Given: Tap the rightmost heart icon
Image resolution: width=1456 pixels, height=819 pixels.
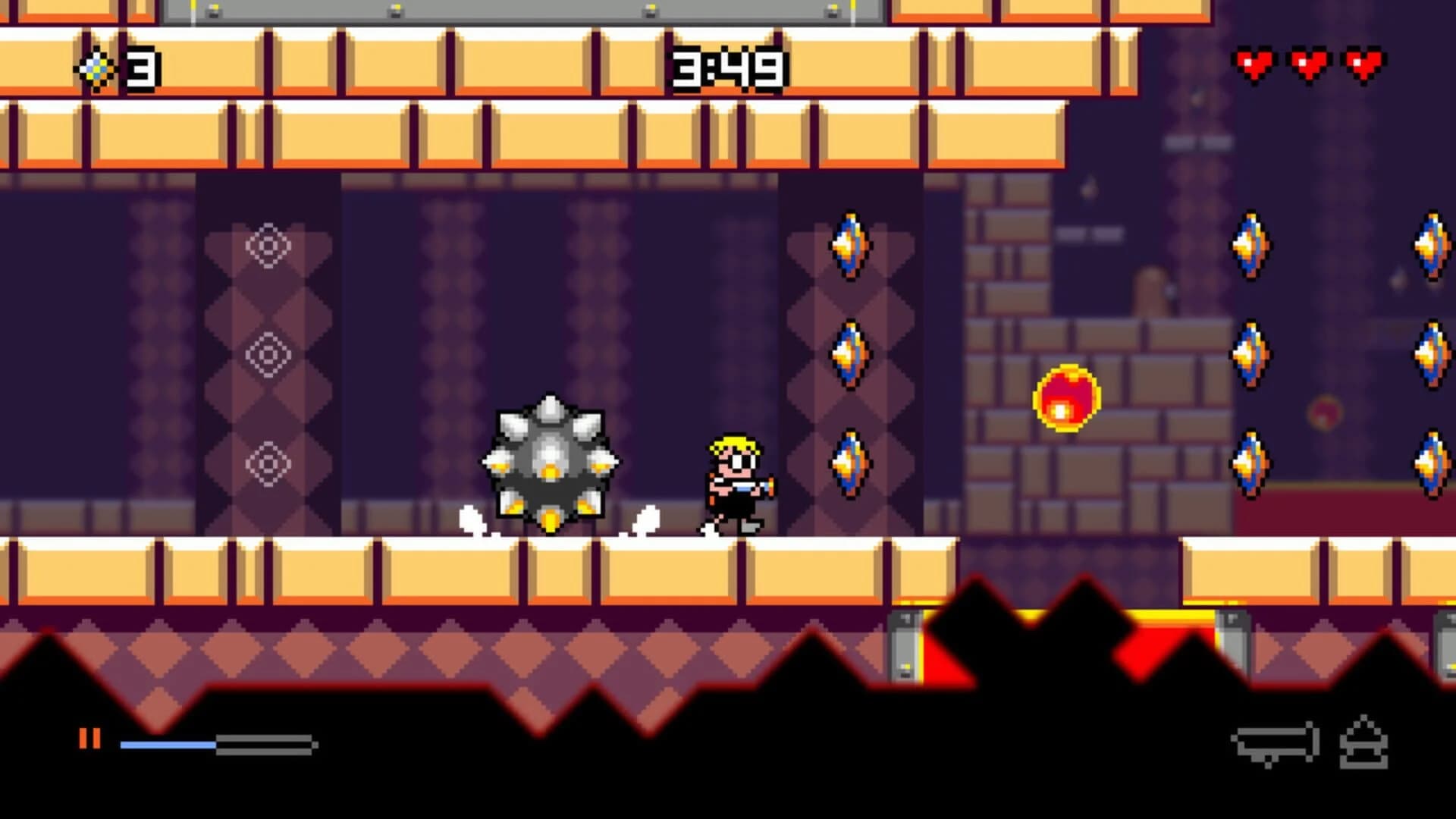Looking at the screenshot, I should coord(1361,64).
